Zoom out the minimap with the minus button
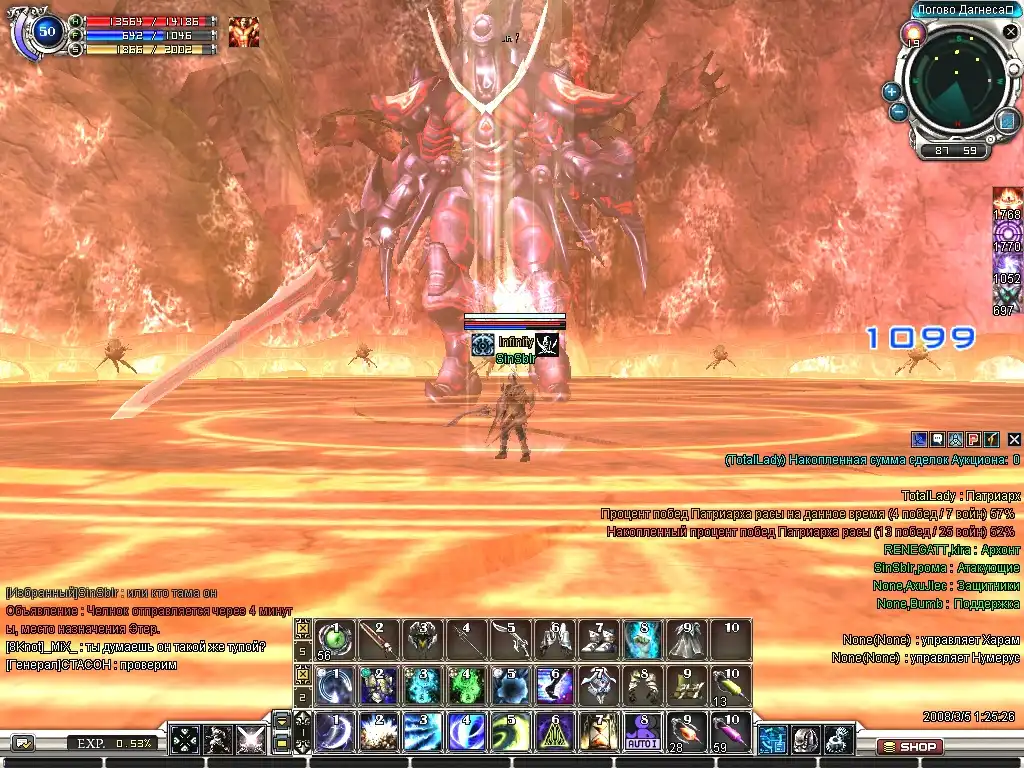Viewport: 1024px width, 768px height. 897,112
